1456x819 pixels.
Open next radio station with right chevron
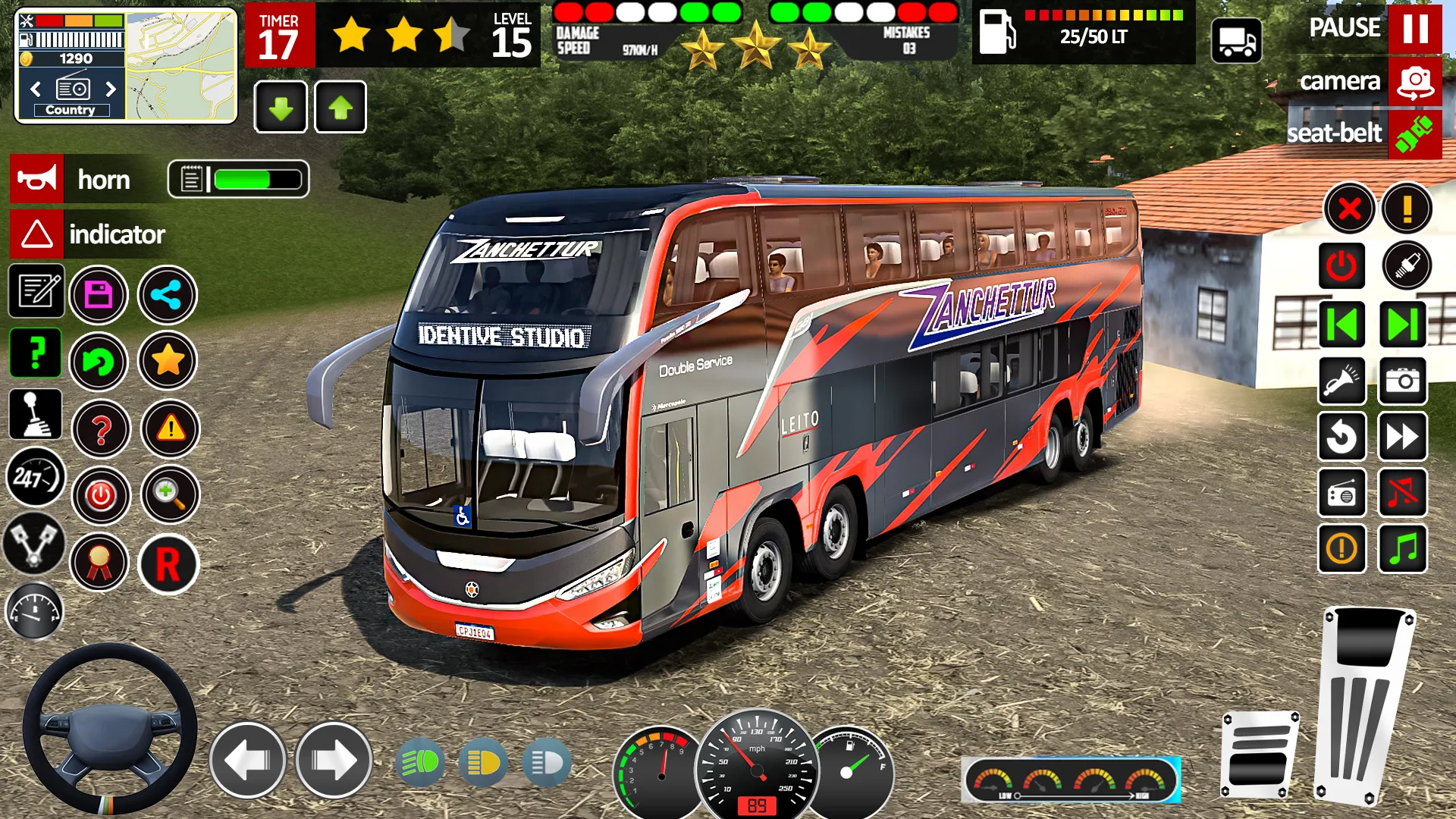pyautogui.click(x=110, y=89)
